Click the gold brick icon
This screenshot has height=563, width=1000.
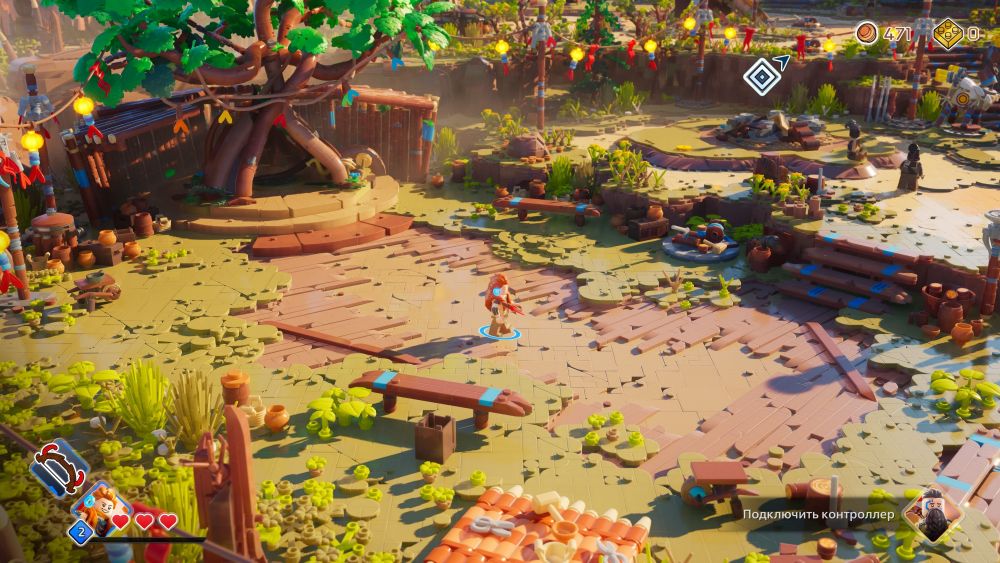947,34
